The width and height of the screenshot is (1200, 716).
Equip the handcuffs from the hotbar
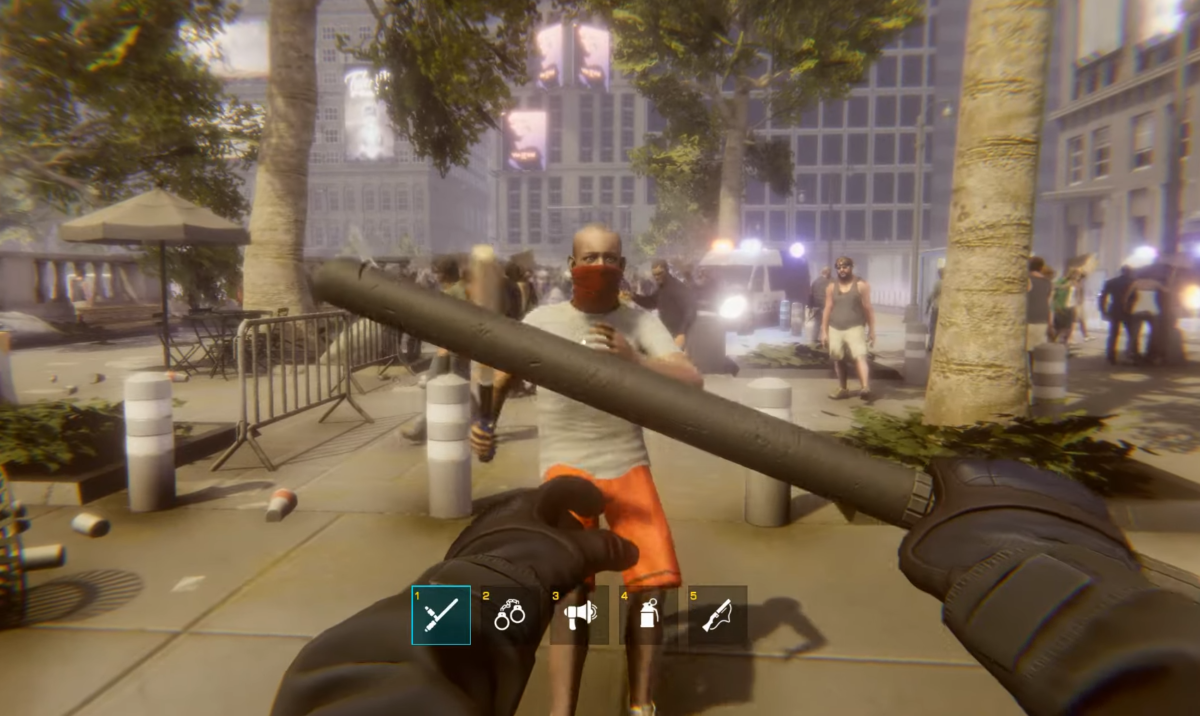[x=510, y=615]
